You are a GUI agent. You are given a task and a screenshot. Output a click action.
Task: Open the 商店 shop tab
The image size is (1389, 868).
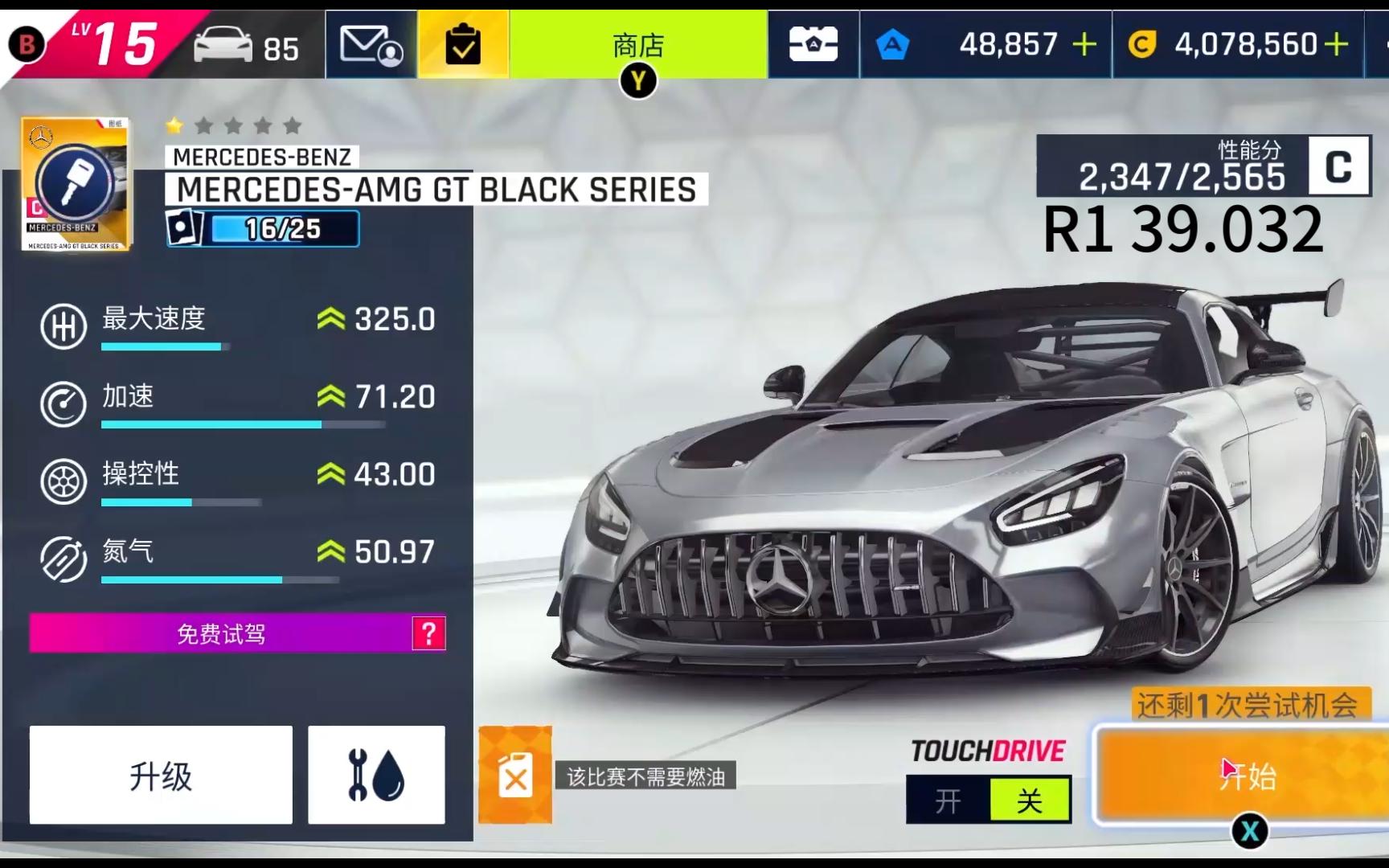pyautogui.click(x=638, y=45)
